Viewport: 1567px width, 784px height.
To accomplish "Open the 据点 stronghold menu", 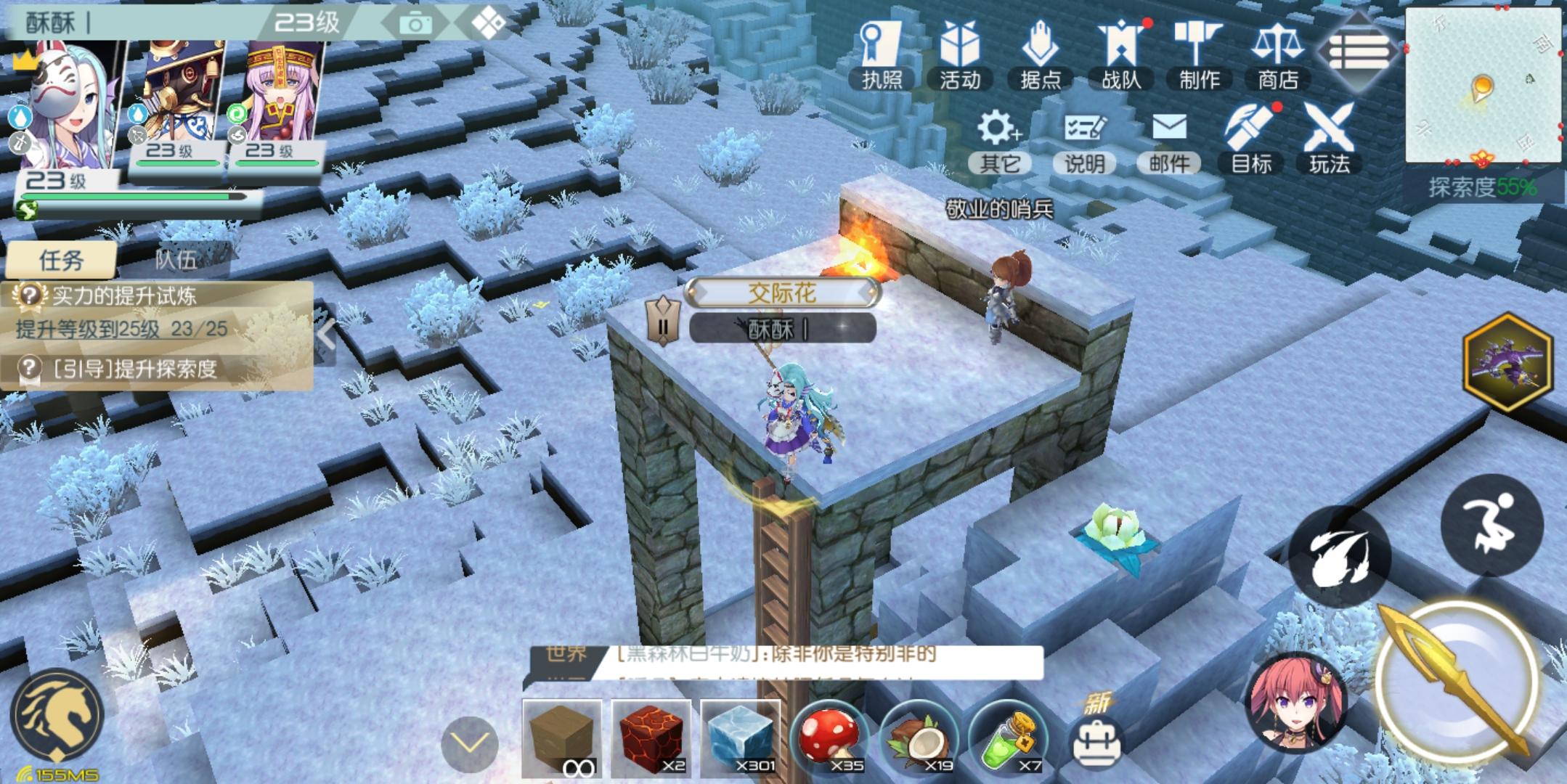I will click(x=1040, y=56).
